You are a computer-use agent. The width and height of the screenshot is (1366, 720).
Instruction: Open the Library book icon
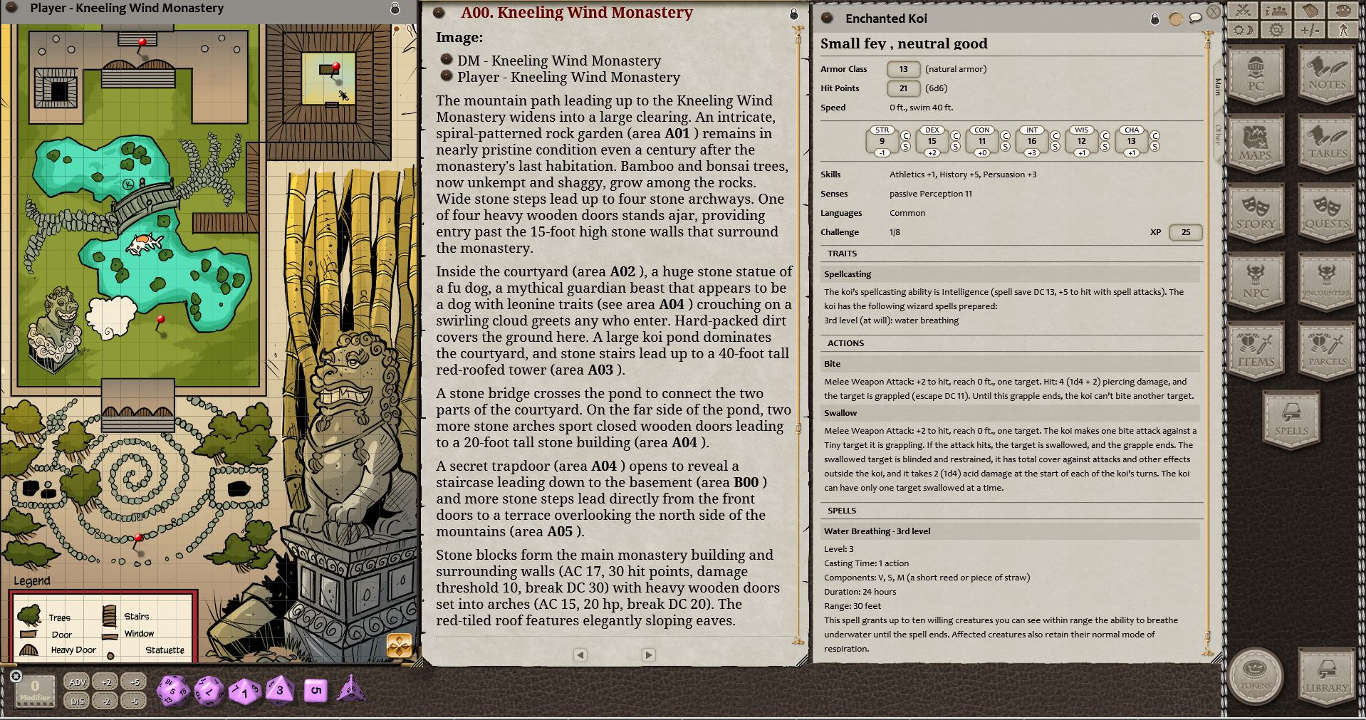click(x=1327, y=676)
